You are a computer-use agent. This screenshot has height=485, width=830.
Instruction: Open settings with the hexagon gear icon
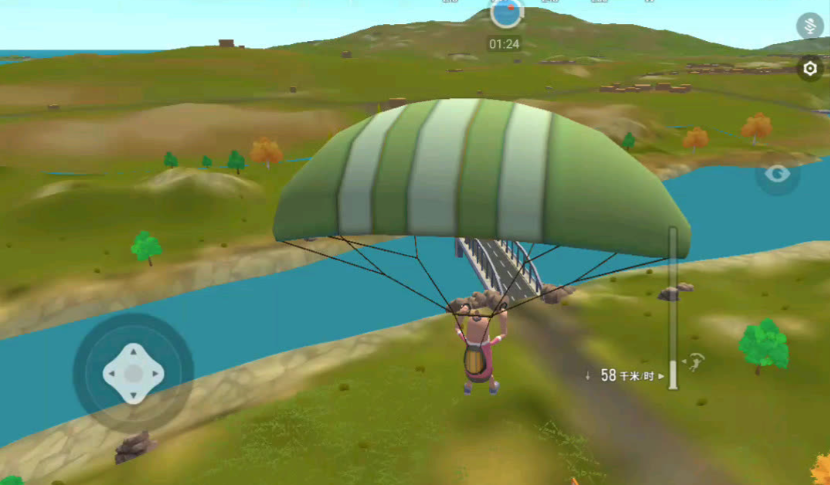[x=810, y=69]
